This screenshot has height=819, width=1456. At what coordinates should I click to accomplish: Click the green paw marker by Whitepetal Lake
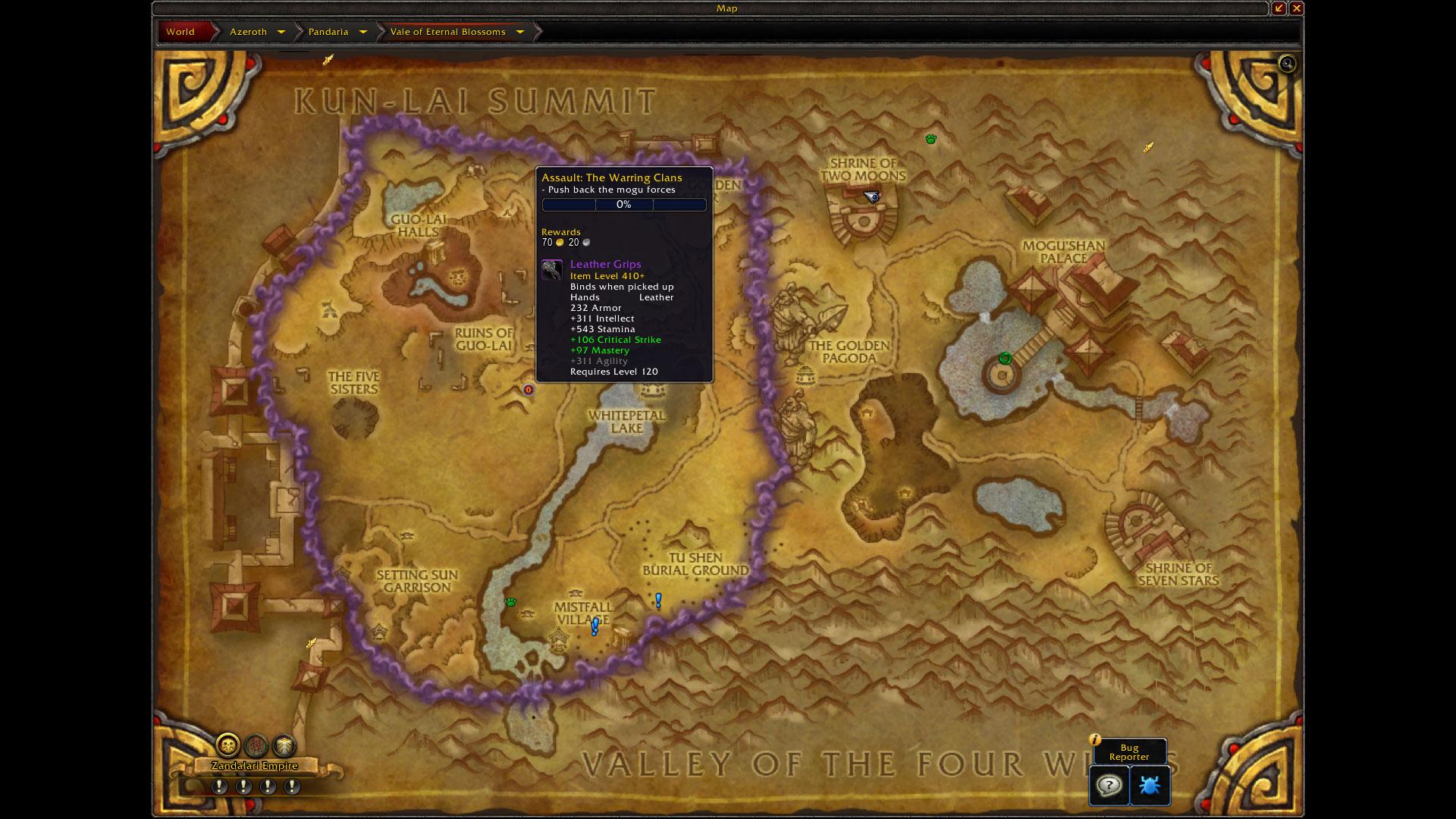coord(511,602)
